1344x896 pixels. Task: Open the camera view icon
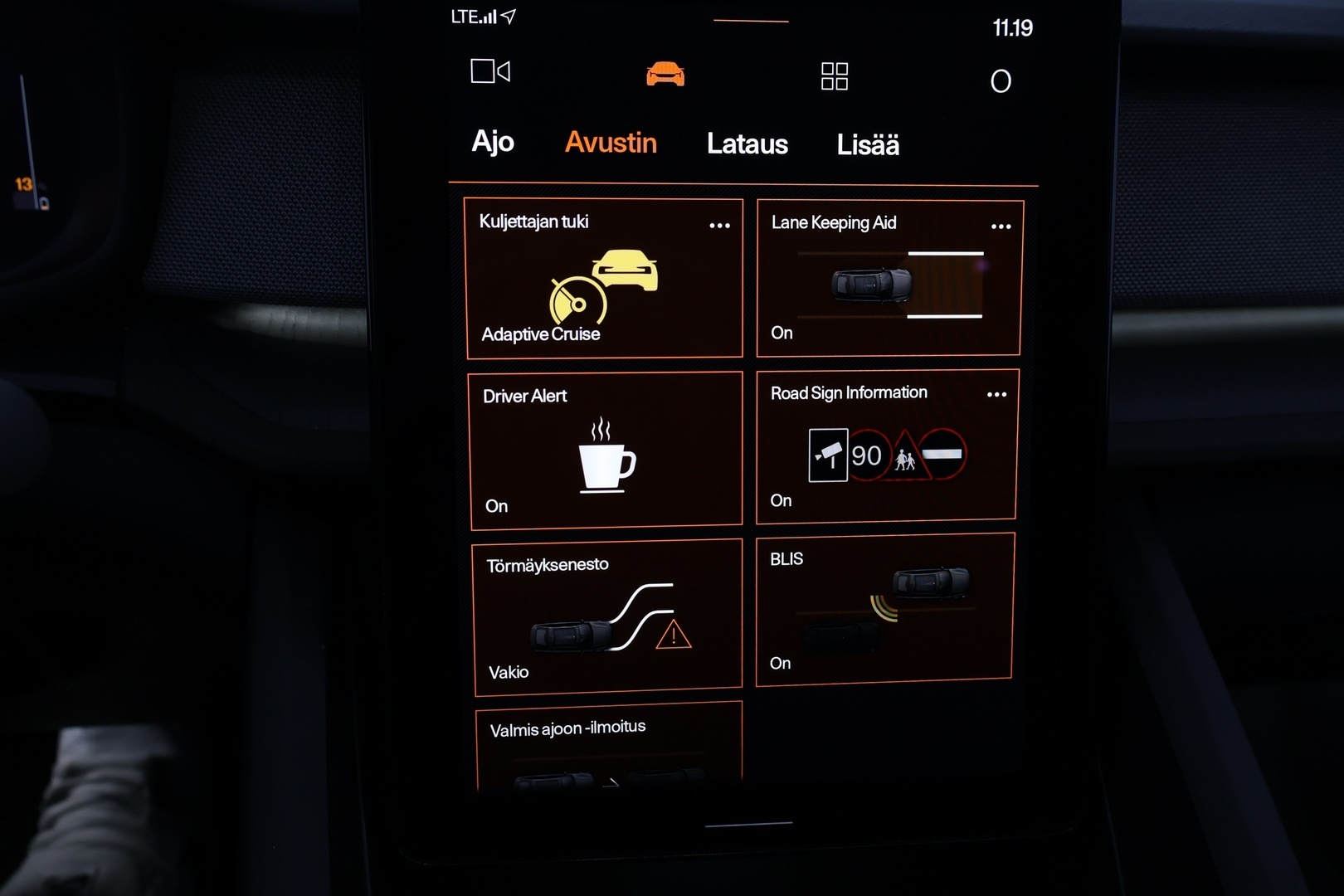(490, 71)
